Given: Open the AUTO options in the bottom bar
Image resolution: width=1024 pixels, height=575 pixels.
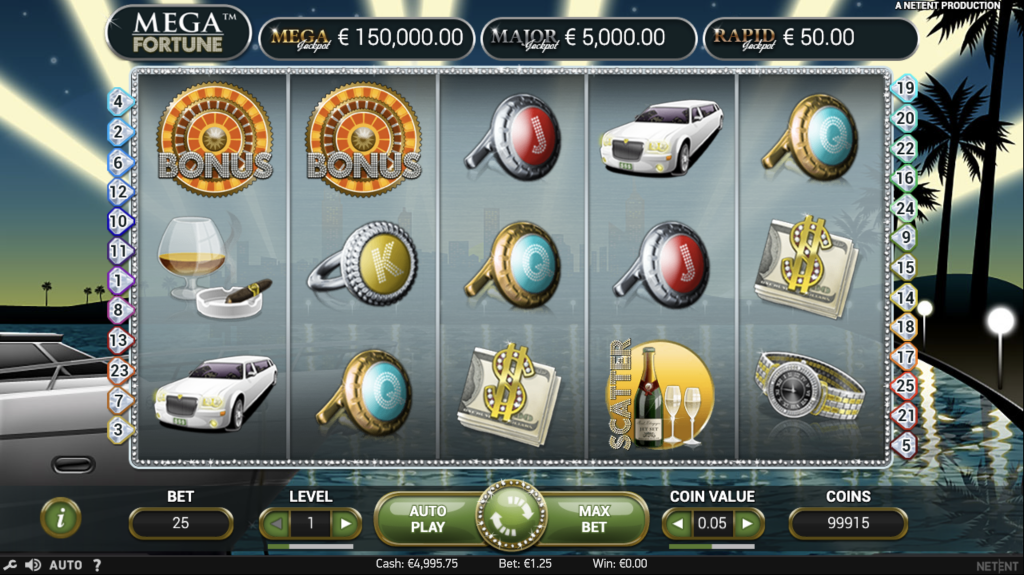Looking at the screenshot, I should tap(66, 565).
